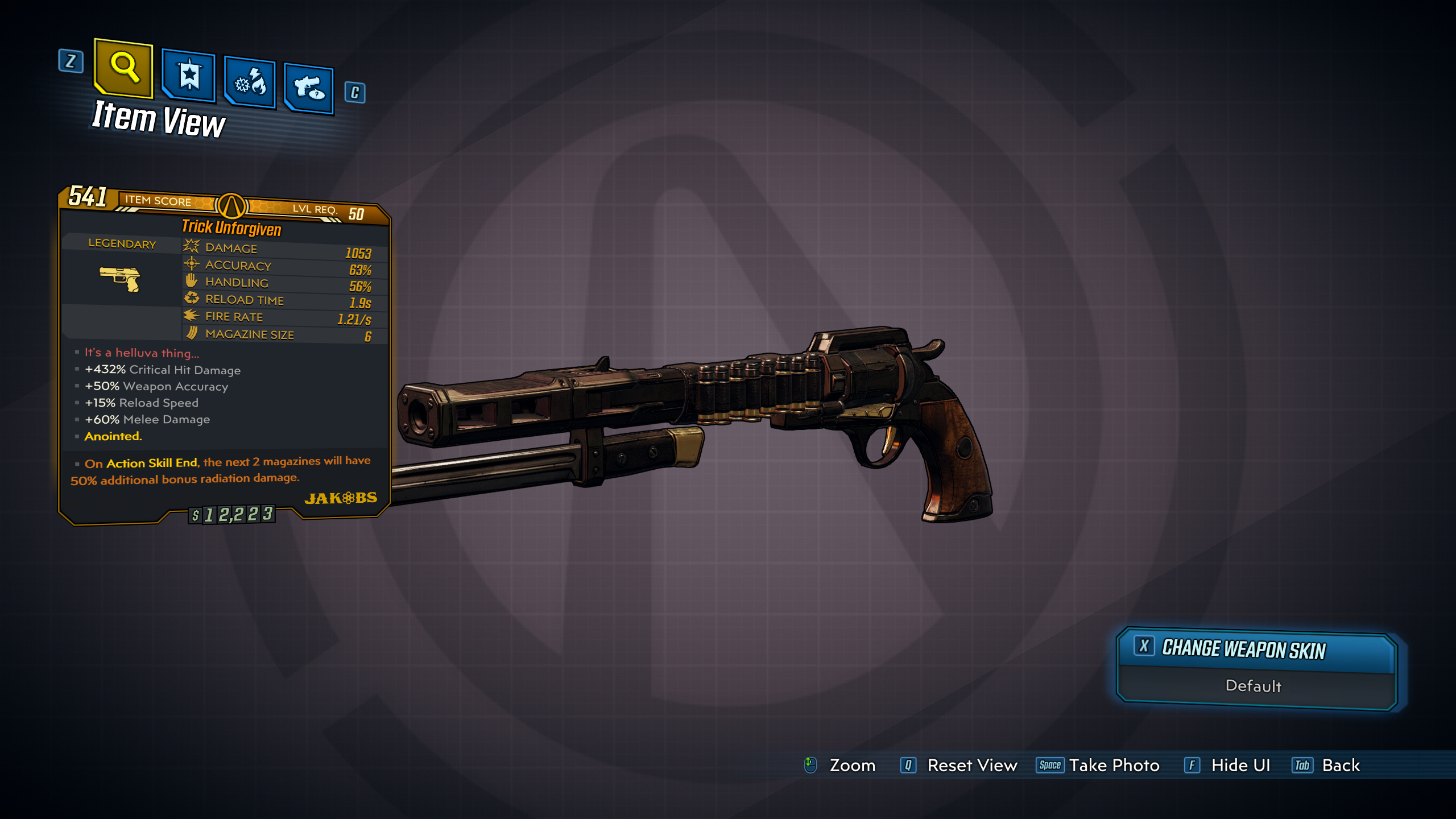Open the gear and flame tab
The image size is (1456, 819).
(x=250, y=83)
